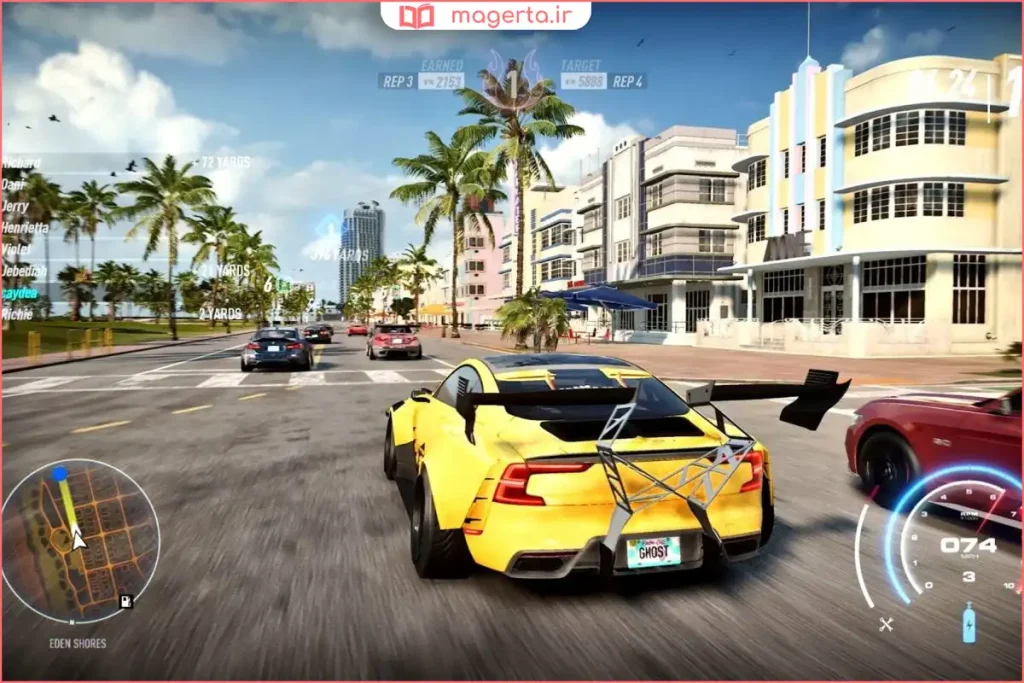Viewport: 1024px width, 683px height.
Task: Use the crossed-wrench repair kit icon
Action: [885, 625]
